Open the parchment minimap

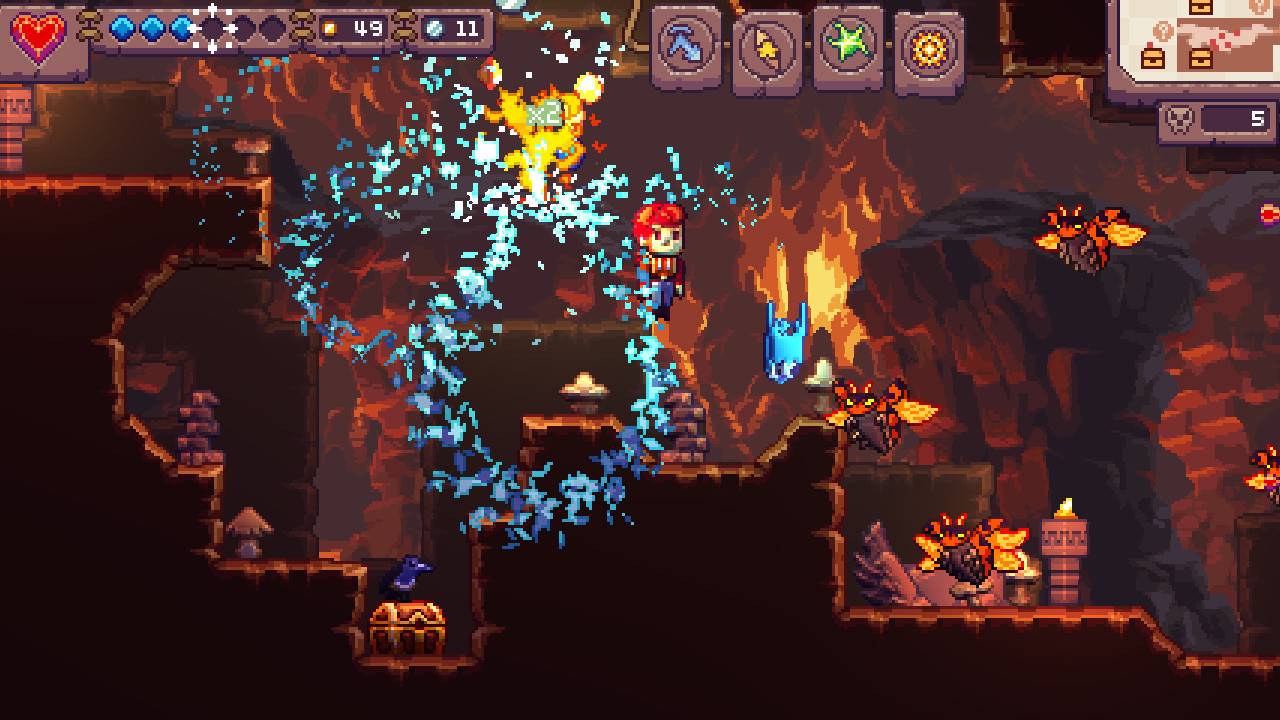pos(1197,38)
